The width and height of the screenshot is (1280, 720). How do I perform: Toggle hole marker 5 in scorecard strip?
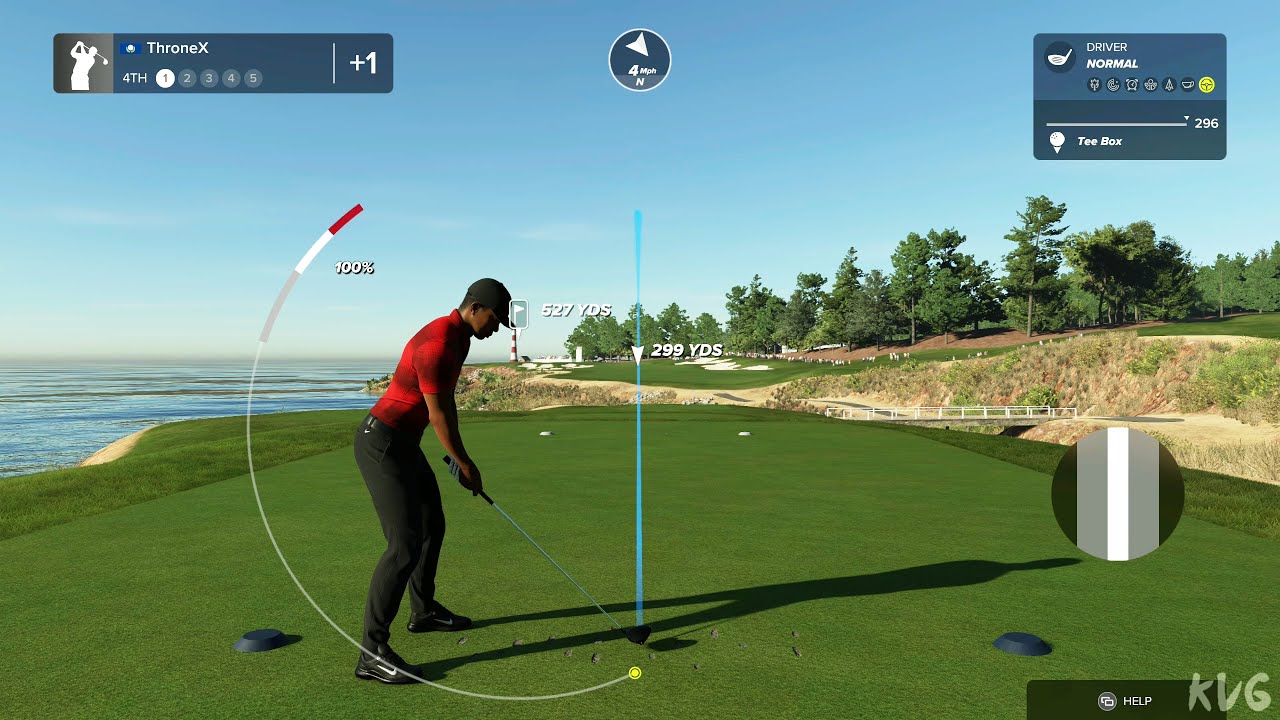coord(253,77)
